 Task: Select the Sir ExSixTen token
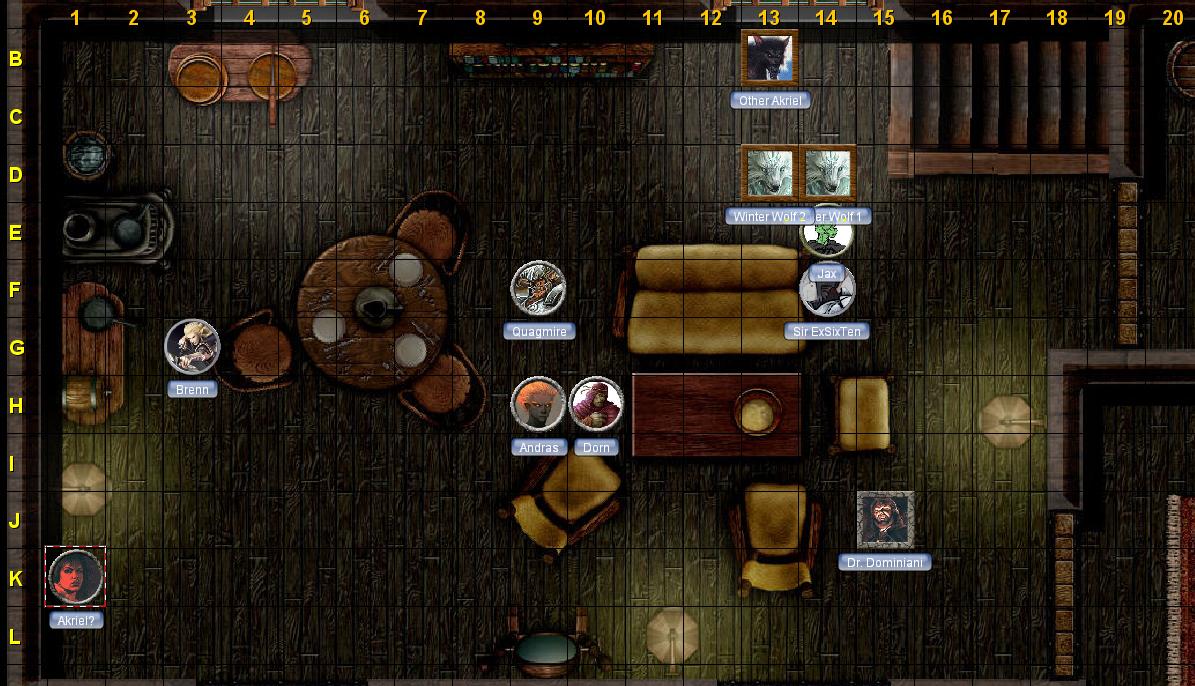coord(827,292)
